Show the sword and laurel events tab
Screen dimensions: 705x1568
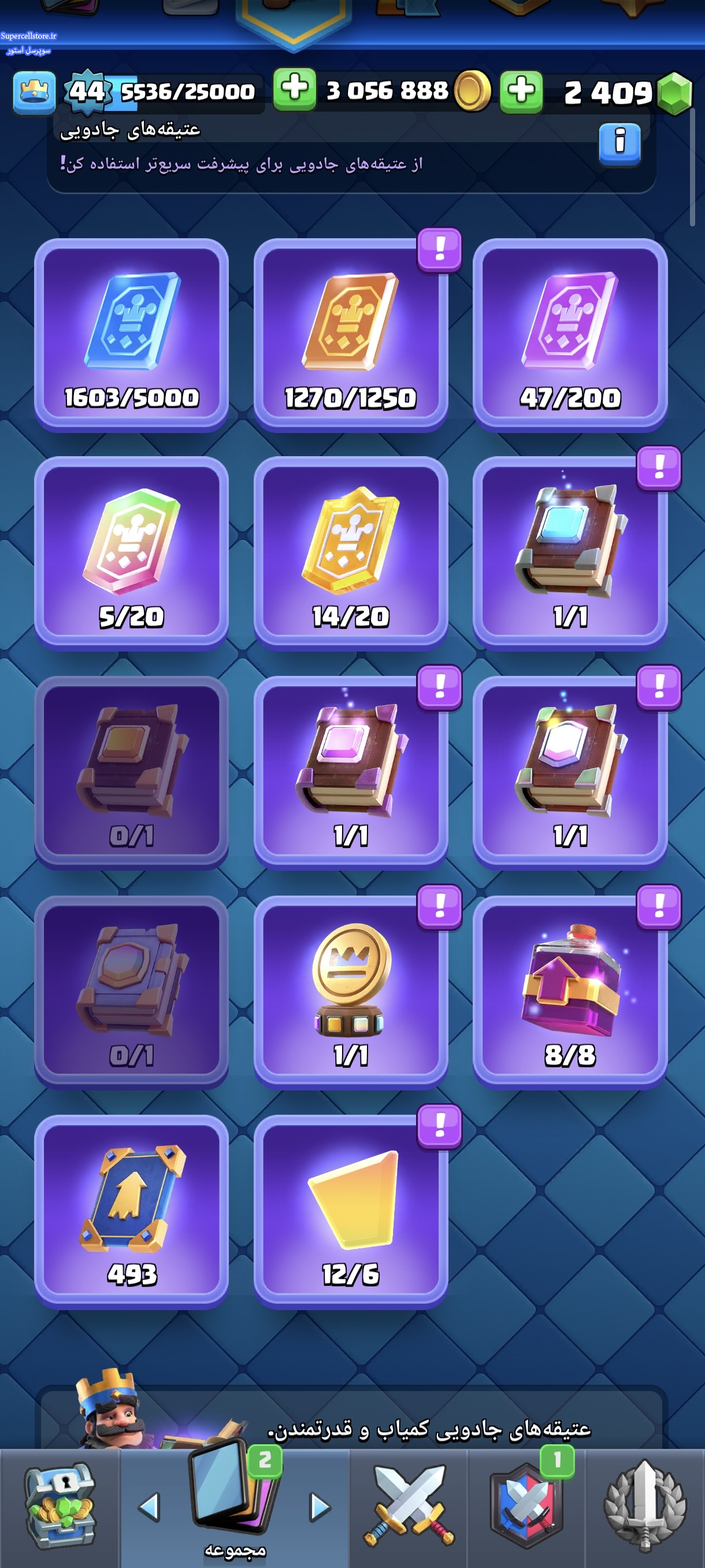coord(645,1507)
